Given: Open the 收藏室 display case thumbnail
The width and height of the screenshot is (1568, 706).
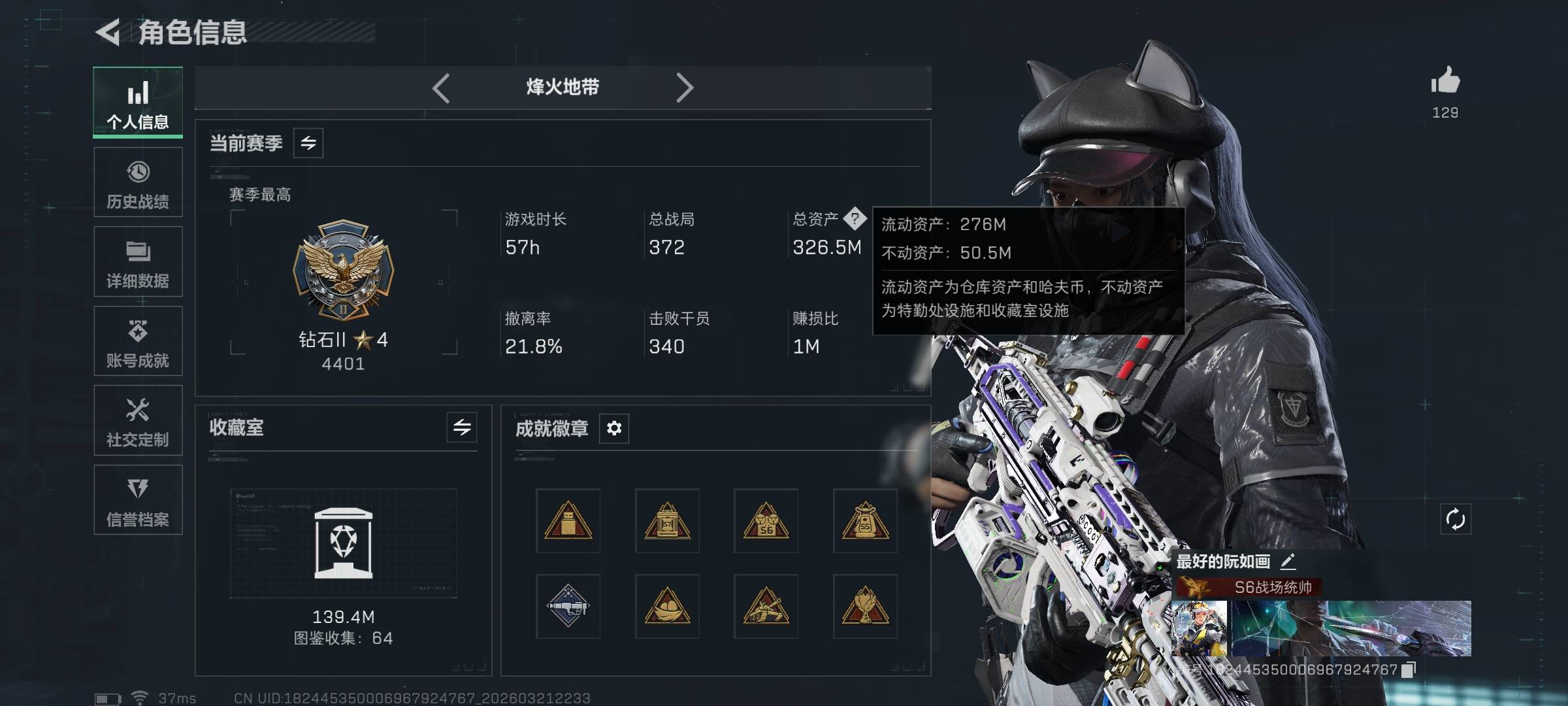Looking at the screenshot, I should click(344, 543).
